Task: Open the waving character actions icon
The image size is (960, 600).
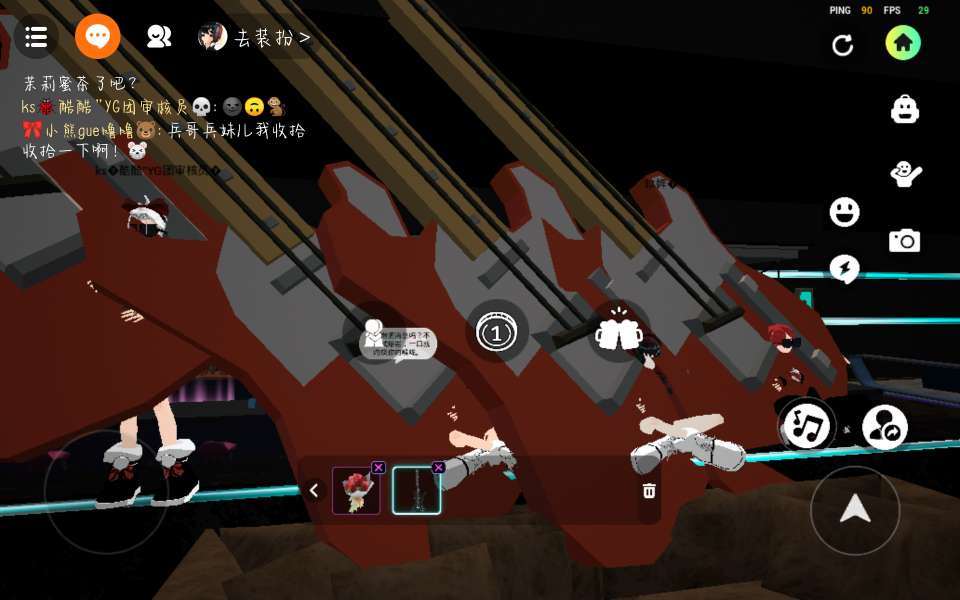Action: (905, 174)
